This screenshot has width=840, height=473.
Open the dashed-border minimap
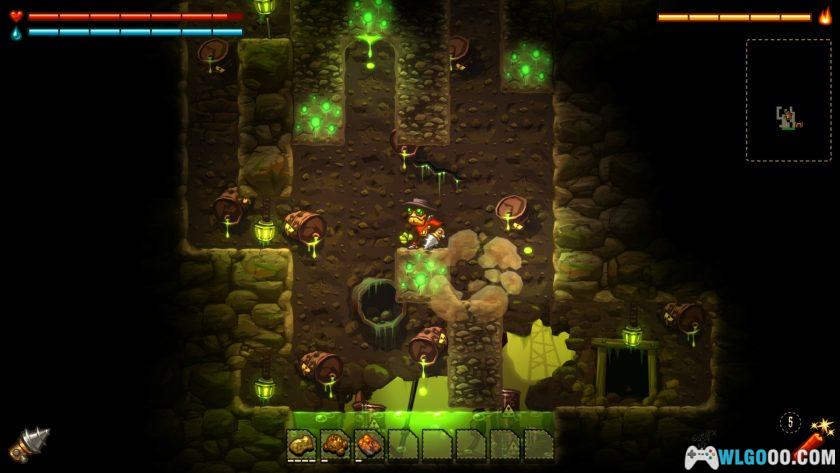787,100
